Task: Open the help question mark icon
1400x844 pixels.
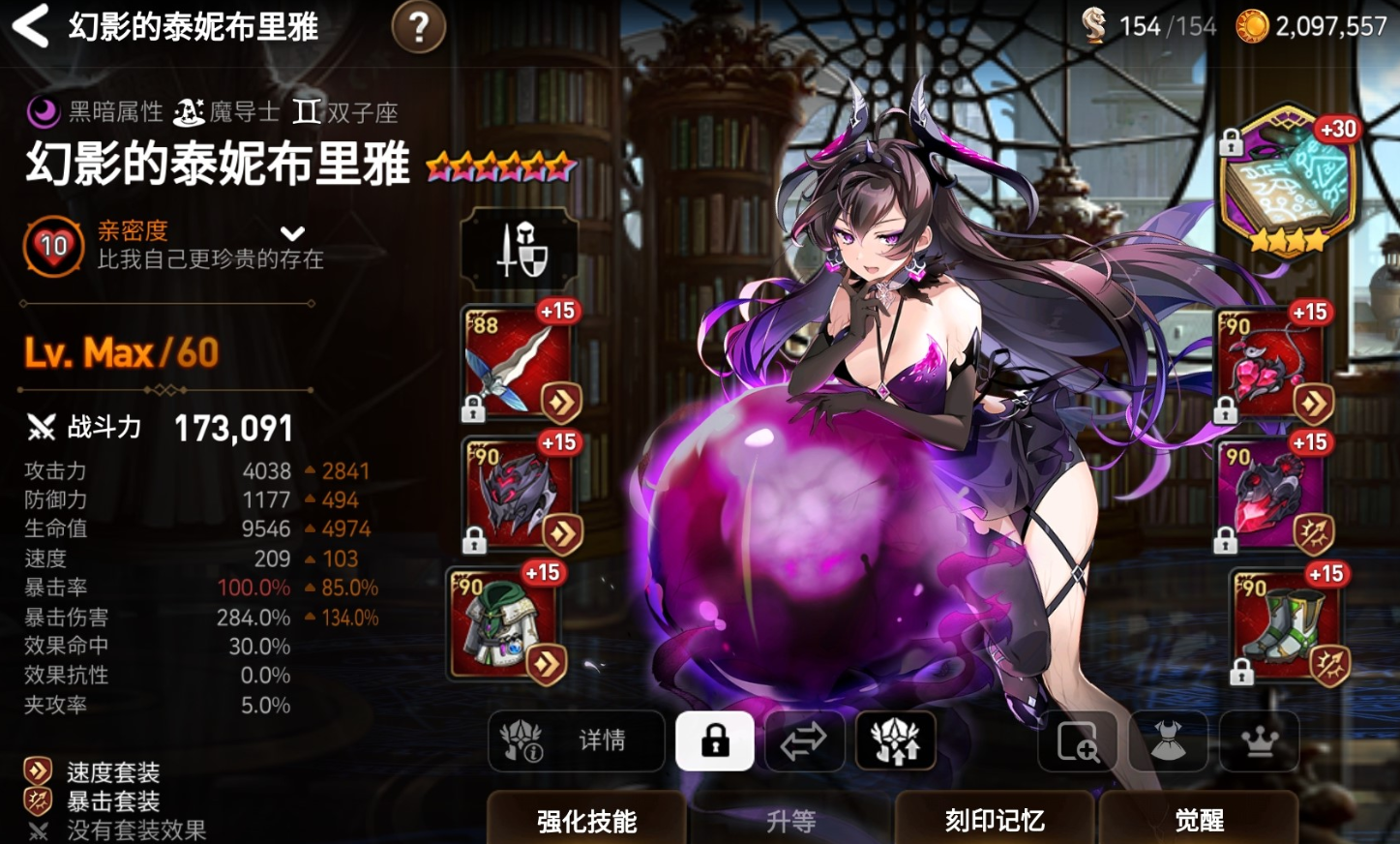Action: (417, 27)
